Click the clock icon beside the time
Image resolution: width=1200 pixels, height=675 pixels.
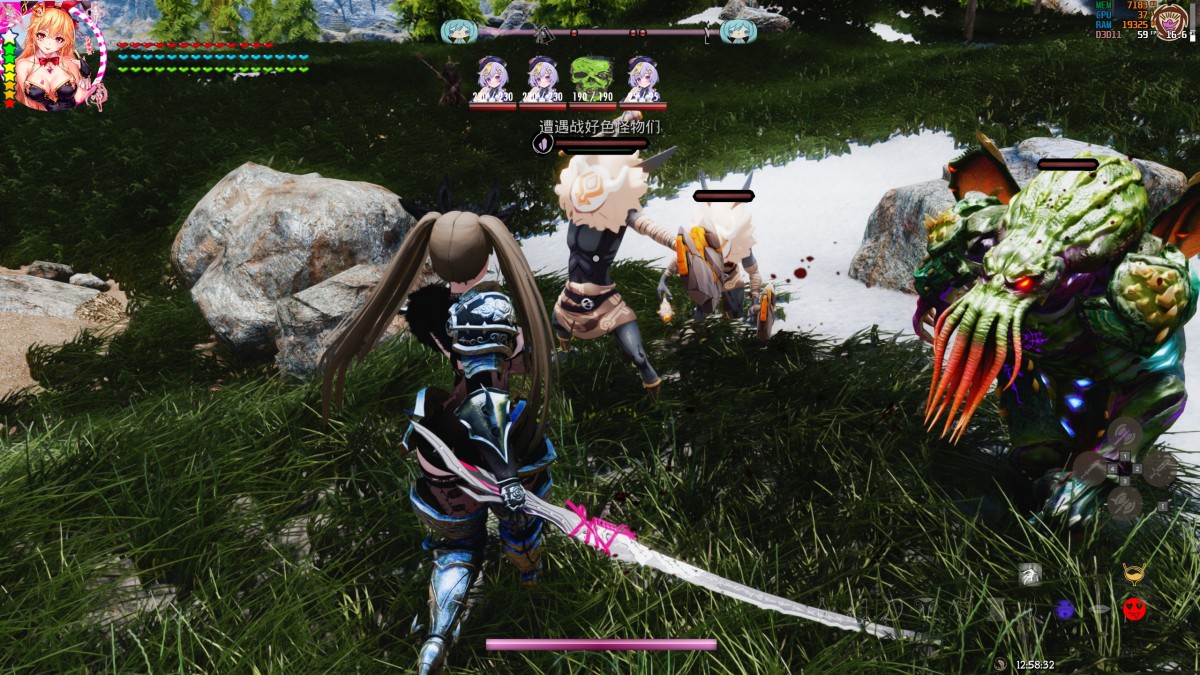[x=1001, y=664]
